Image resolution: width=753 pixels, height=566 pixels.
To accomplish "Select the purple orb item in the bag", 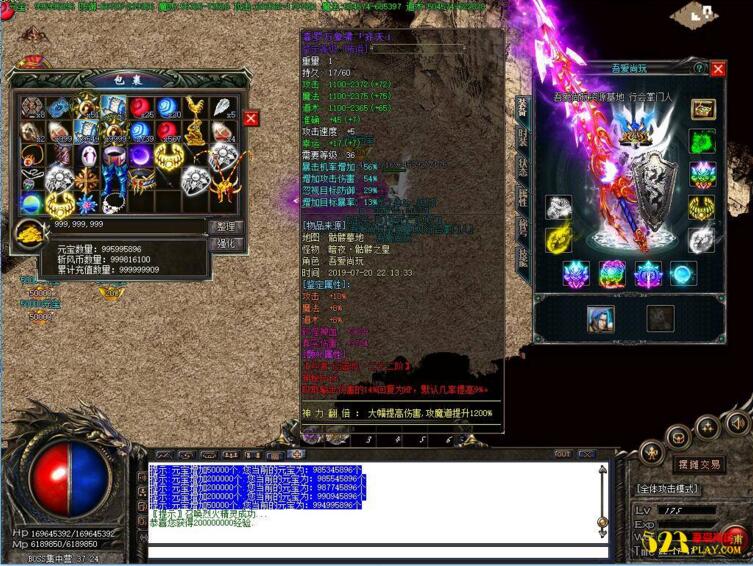I will click(140, 156).
